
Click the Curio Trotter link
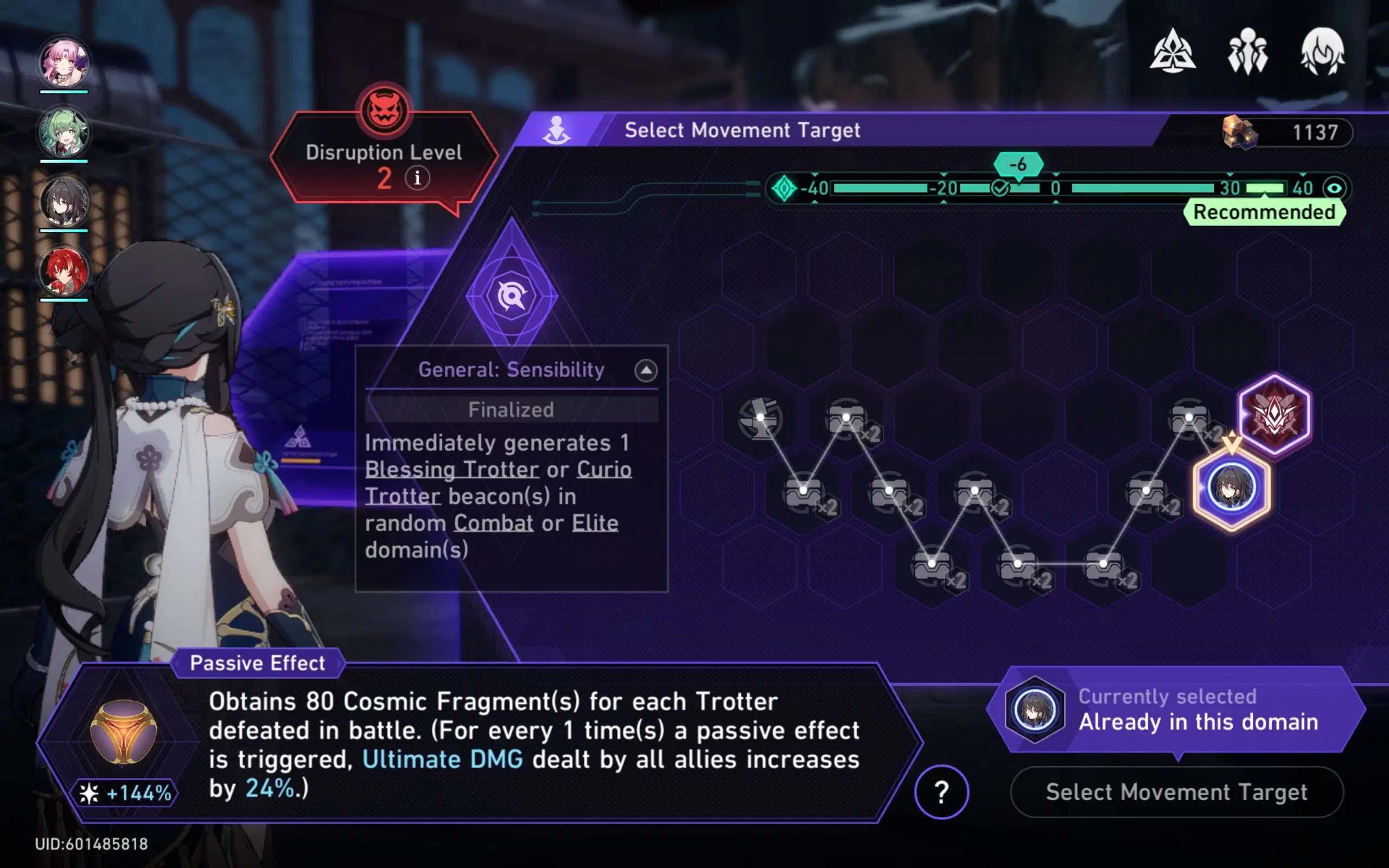(x=603, y=469)
